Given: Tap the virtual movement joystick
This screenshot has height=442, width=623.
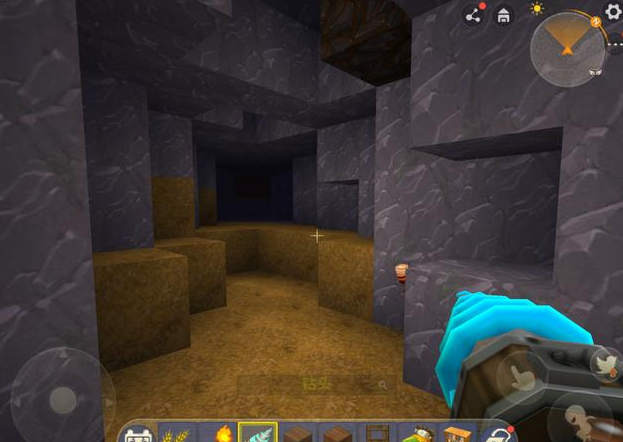Looking at the screenshot, I should [61, 396].
